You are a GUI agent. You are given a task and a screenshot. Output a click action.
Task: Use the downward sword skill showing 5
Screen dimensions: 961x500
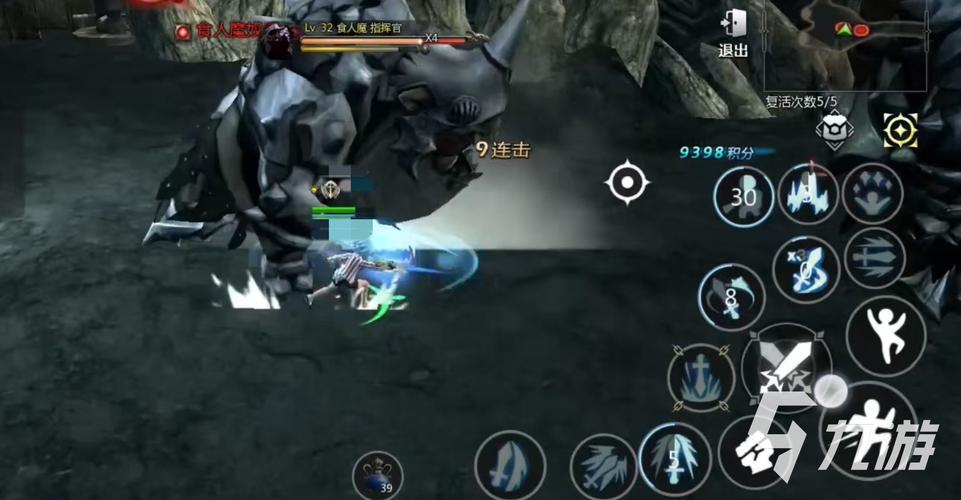[675, 460]
